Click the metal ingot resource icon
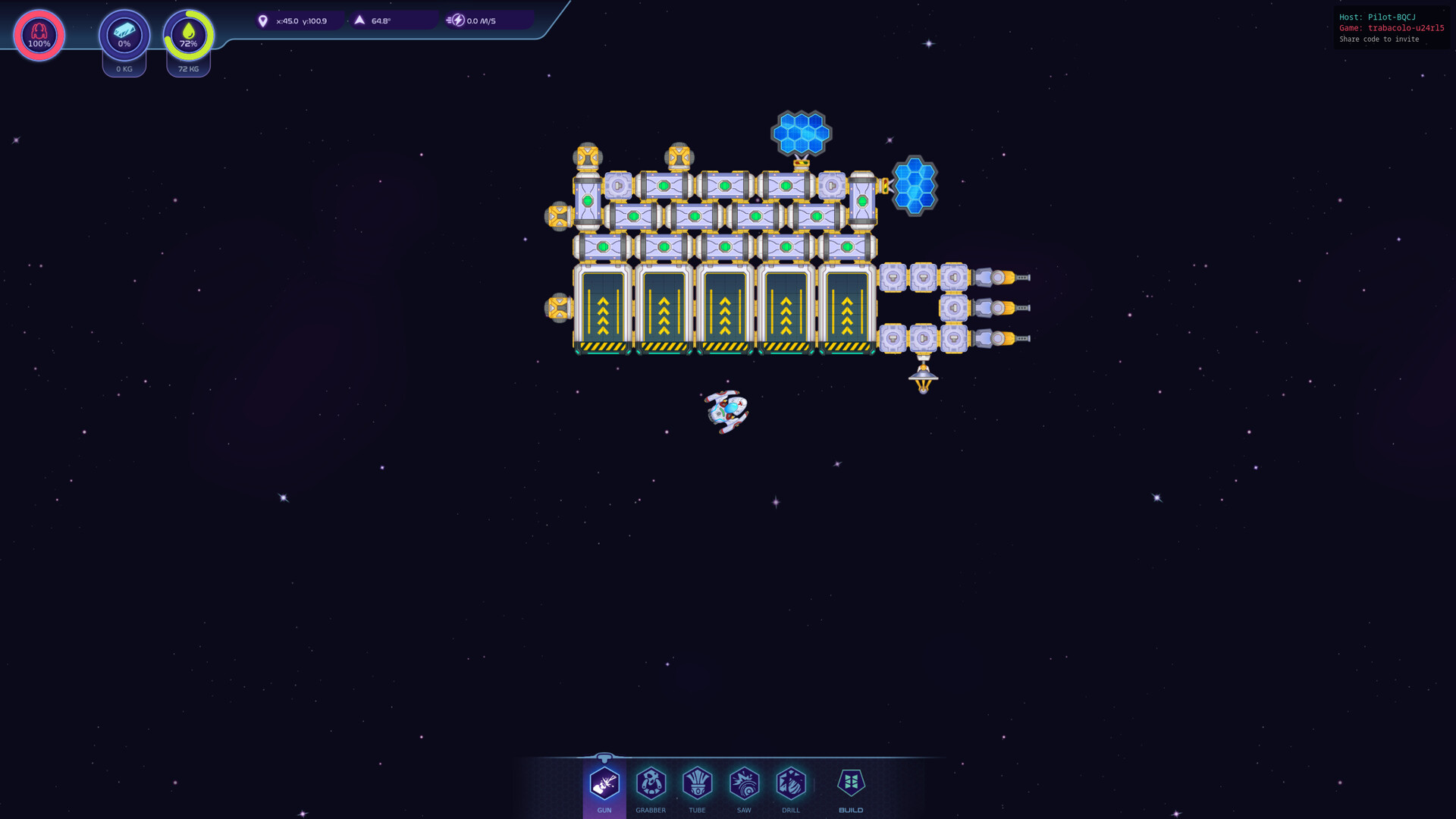This screenshot has height=819, width=1456. pos(124,35)
